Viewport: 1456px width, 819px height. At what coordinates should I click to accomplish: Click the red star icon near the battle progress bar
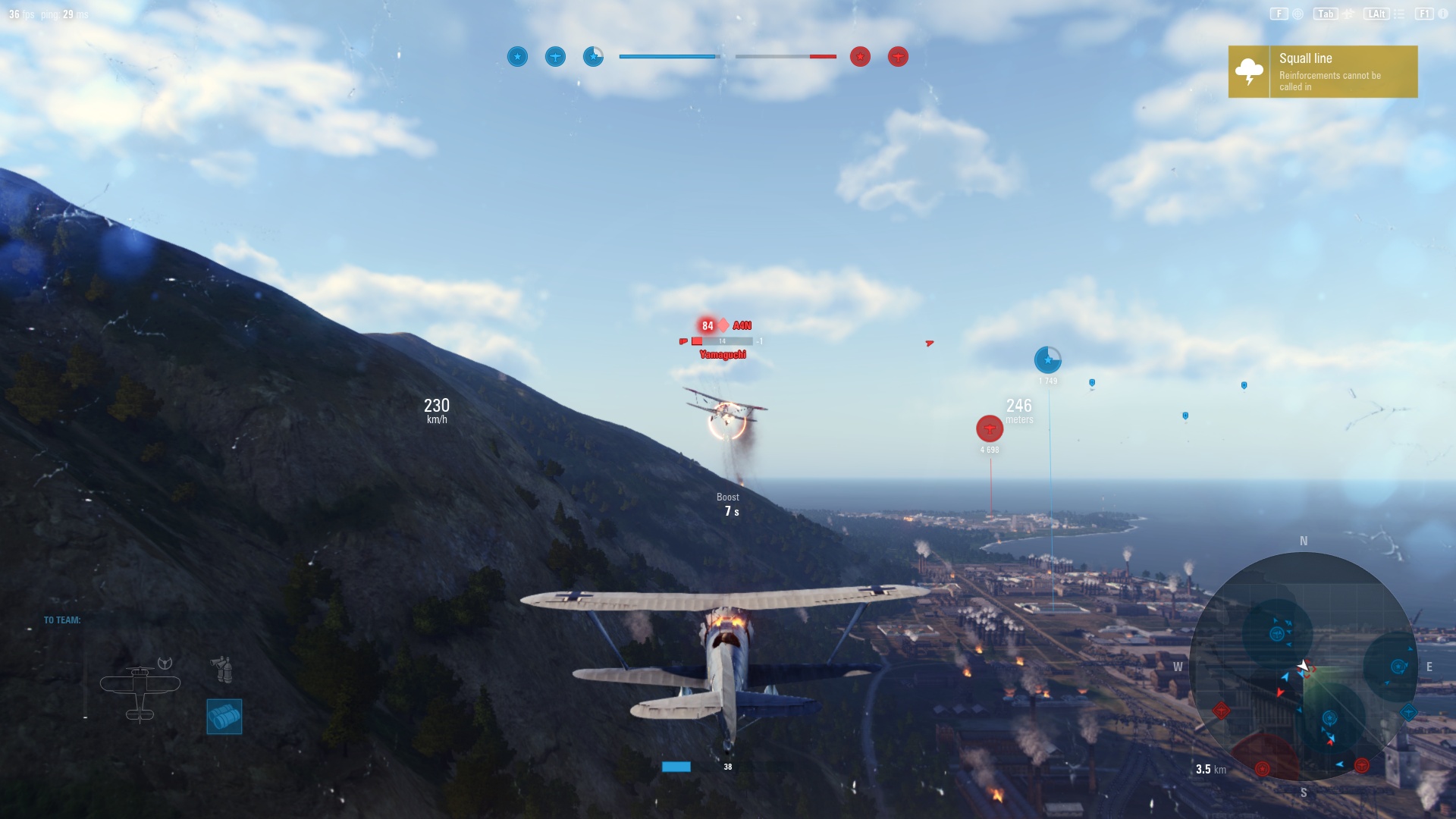point(859,56)
